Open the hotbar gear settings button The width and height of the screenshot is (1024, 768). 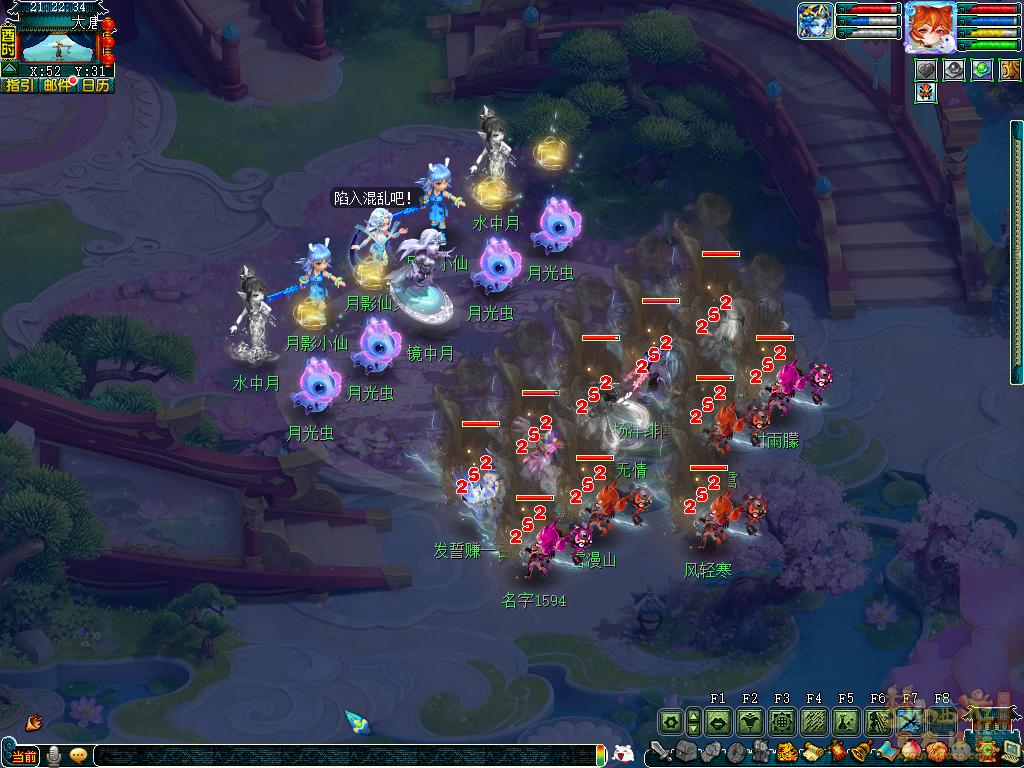point(670,721)
